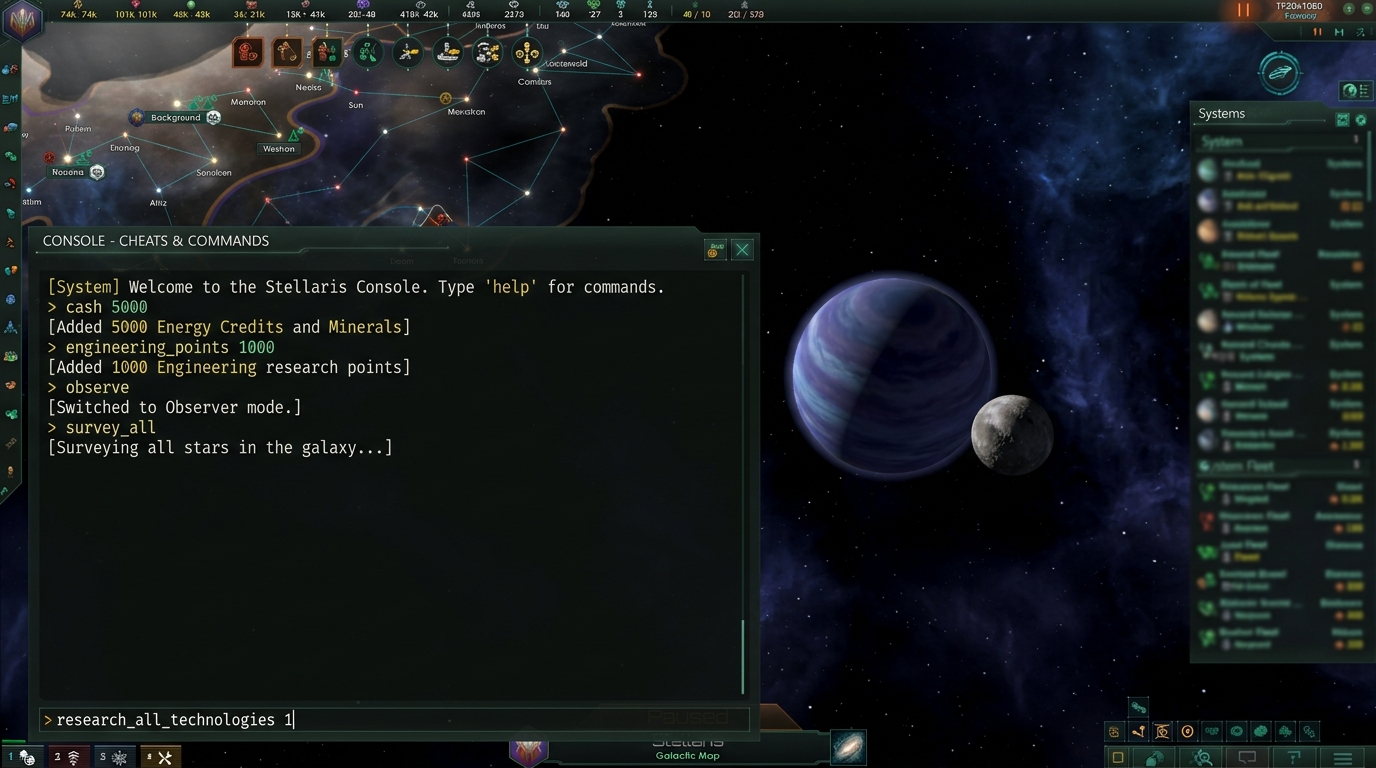Click the green refresh icon in the Systems panel header
This screenshot has height=768, width=1376.
tap(1362, 119)
